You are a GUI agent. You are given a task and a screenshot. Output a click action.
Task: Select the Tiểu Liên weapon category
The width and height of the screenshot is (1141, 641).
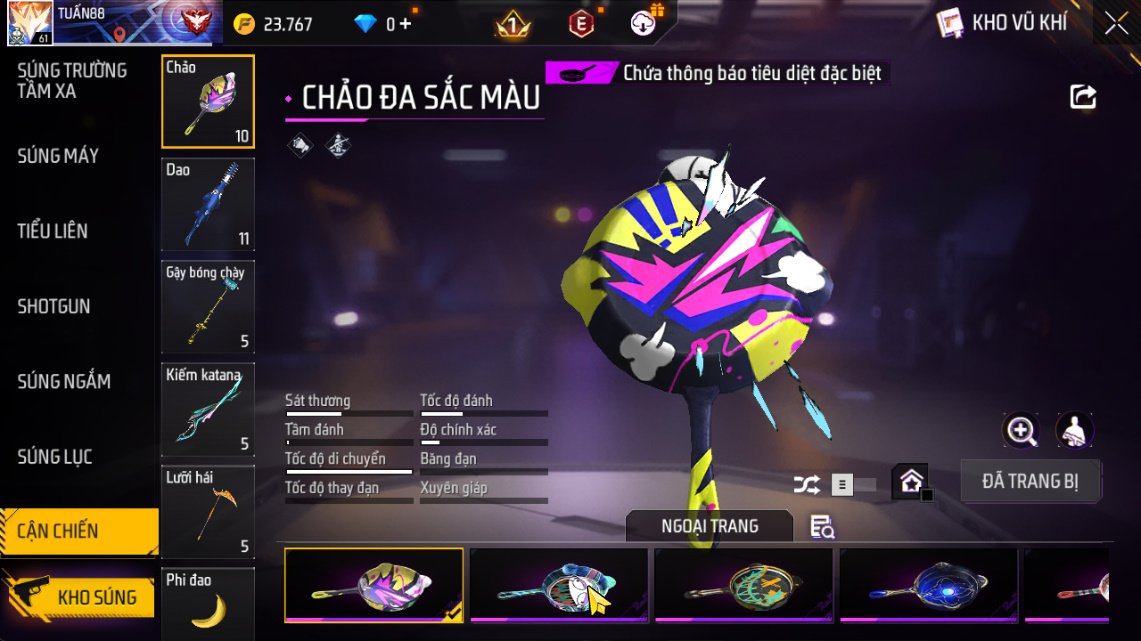[x=53, y=231]
